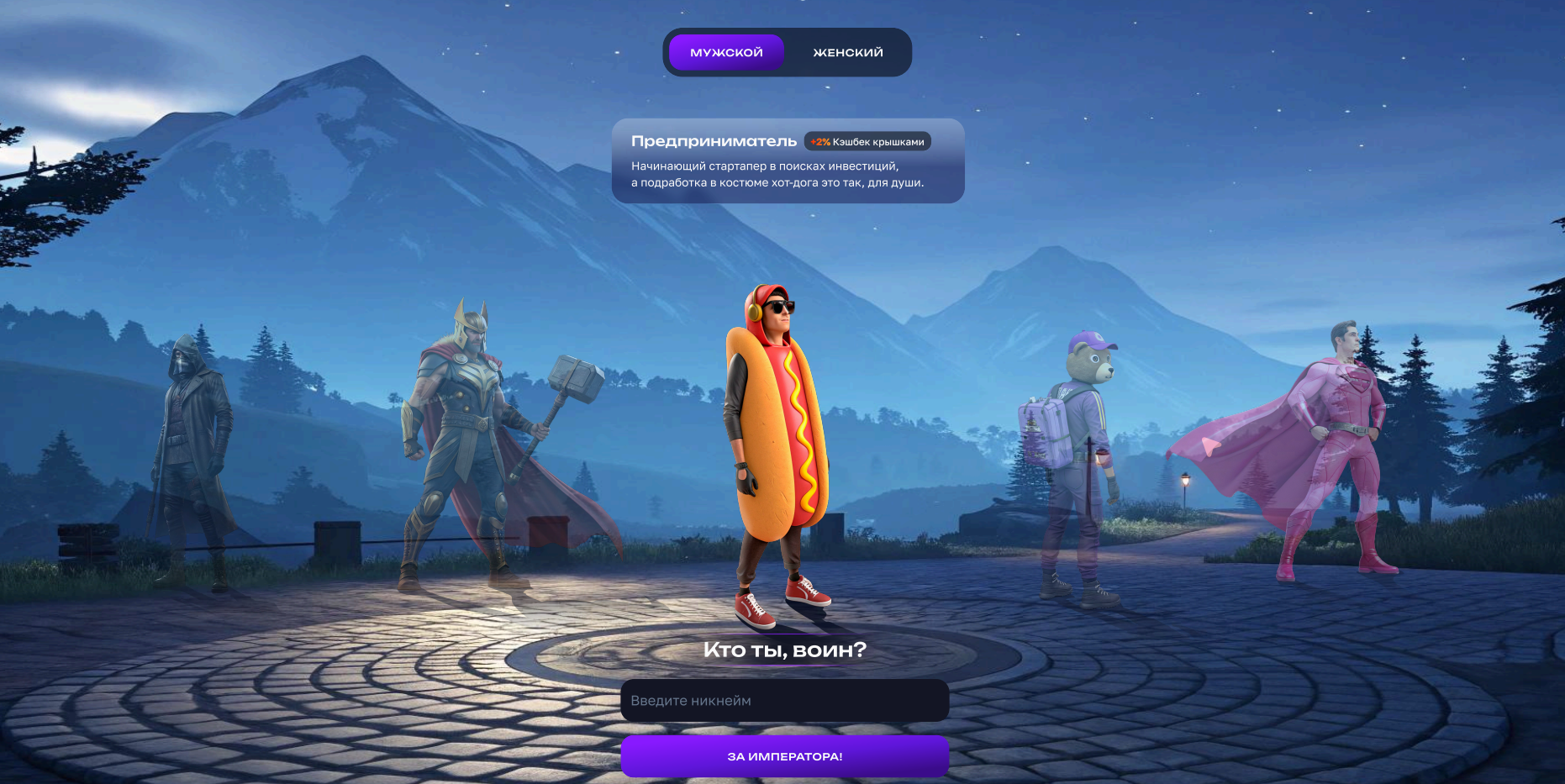Confirm with the ЗА ИМПЕРАТОРА! button

pyautogui.click(x=784, y=756)
